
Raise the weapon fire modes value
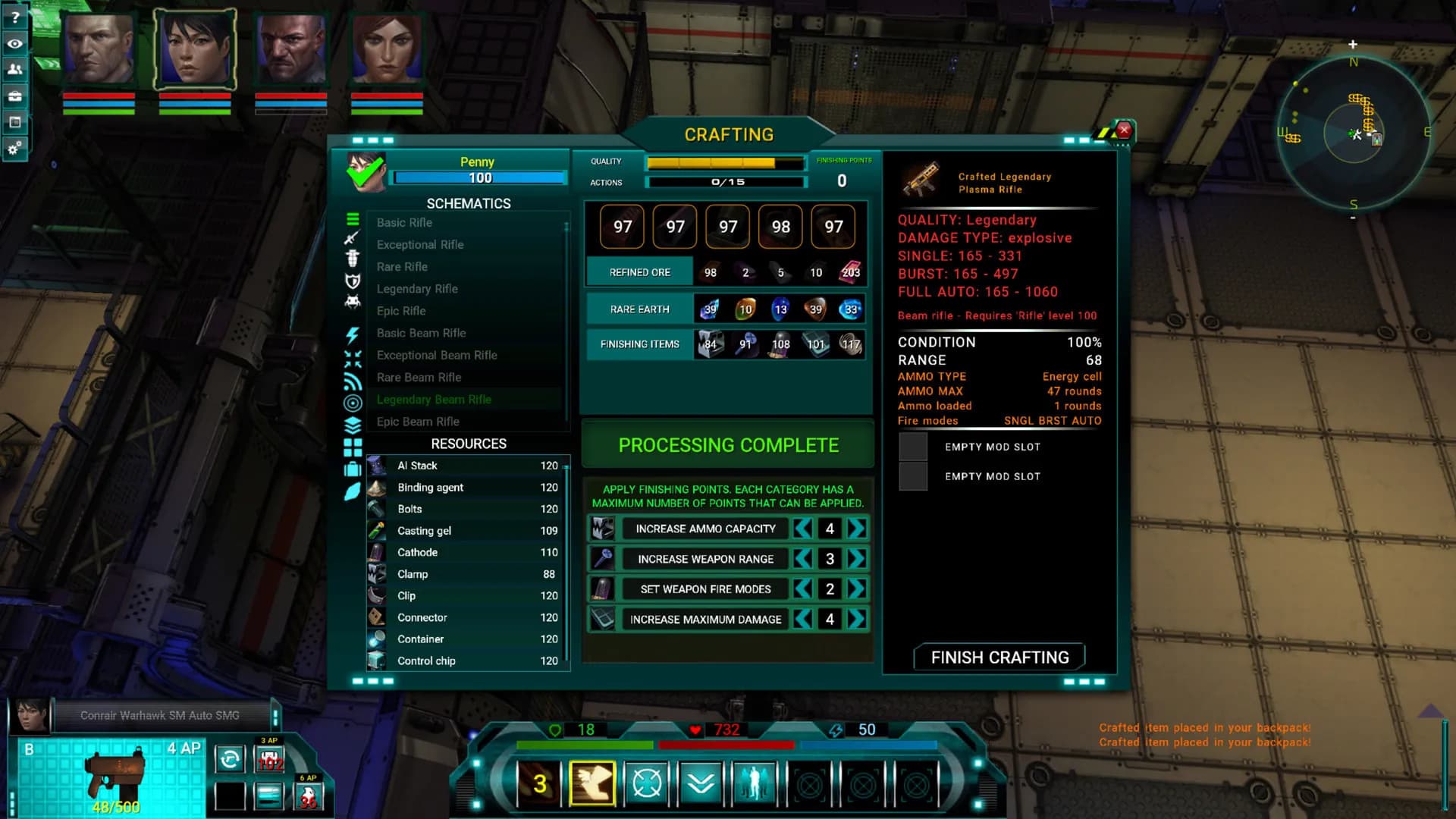pos(857,589)
